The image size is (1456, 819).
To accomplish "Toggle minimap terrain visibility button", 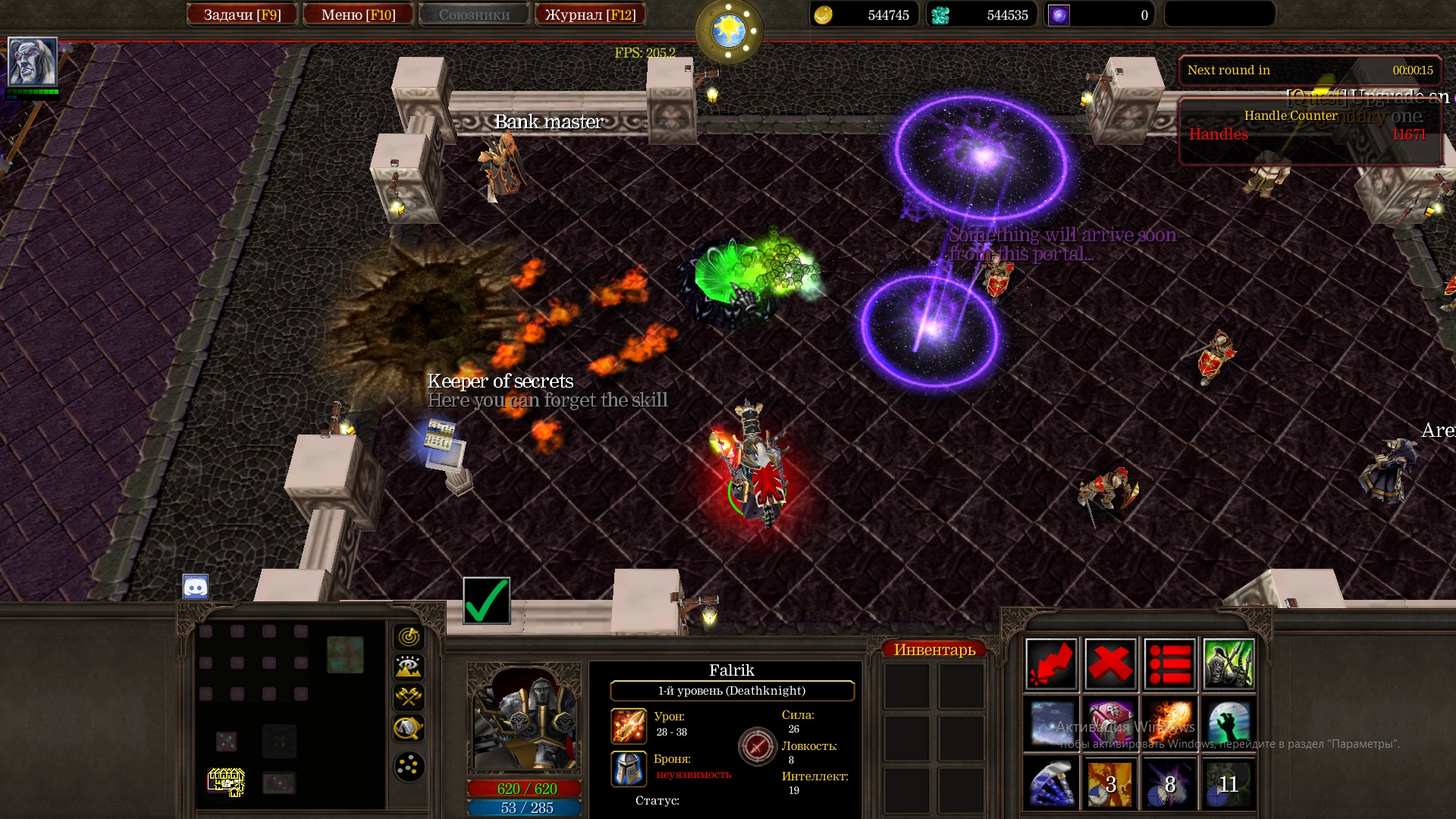I will (x=409, y=667).
